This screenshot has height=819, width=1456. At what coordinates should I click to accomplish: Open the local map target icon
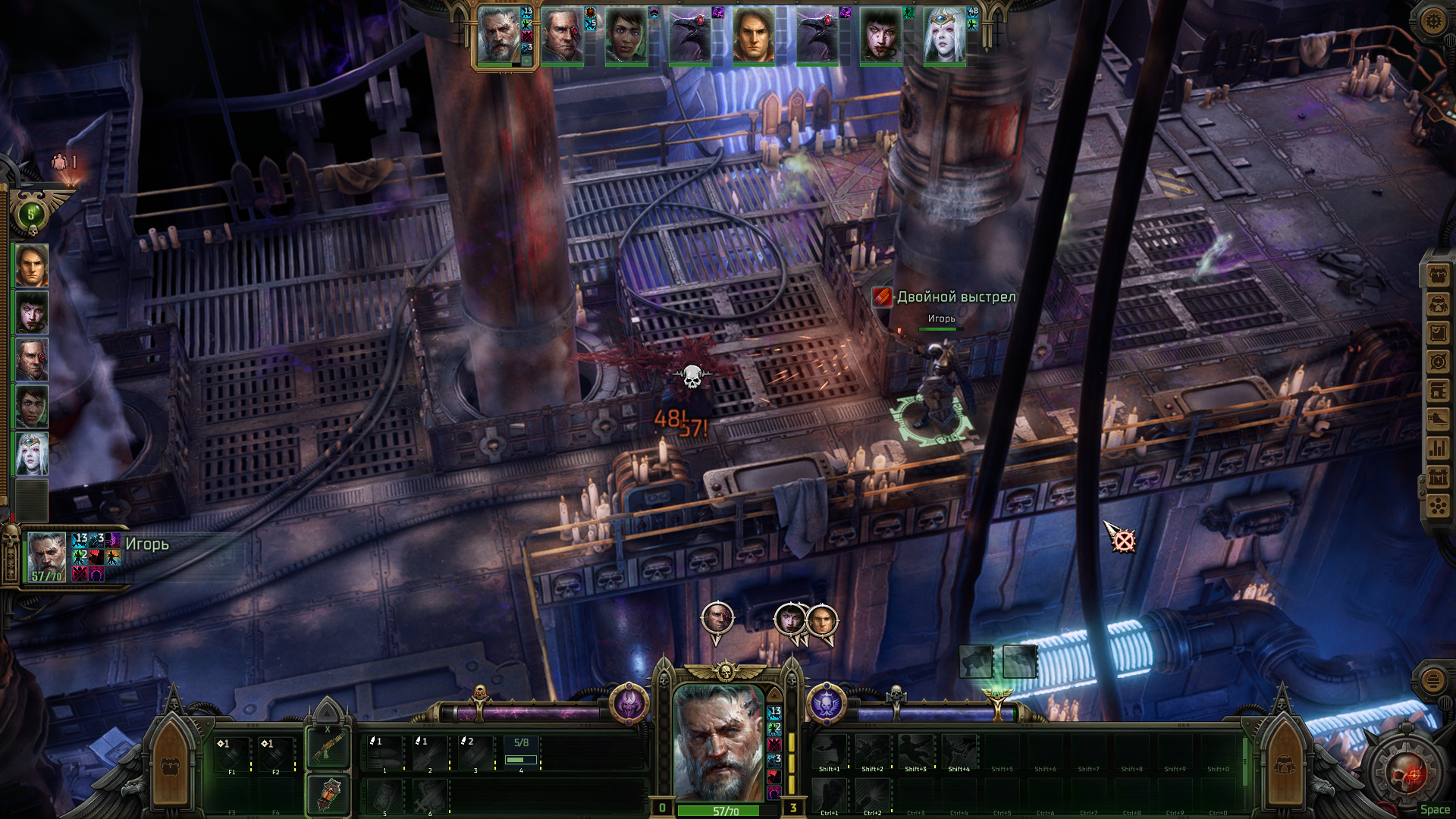1438,362
